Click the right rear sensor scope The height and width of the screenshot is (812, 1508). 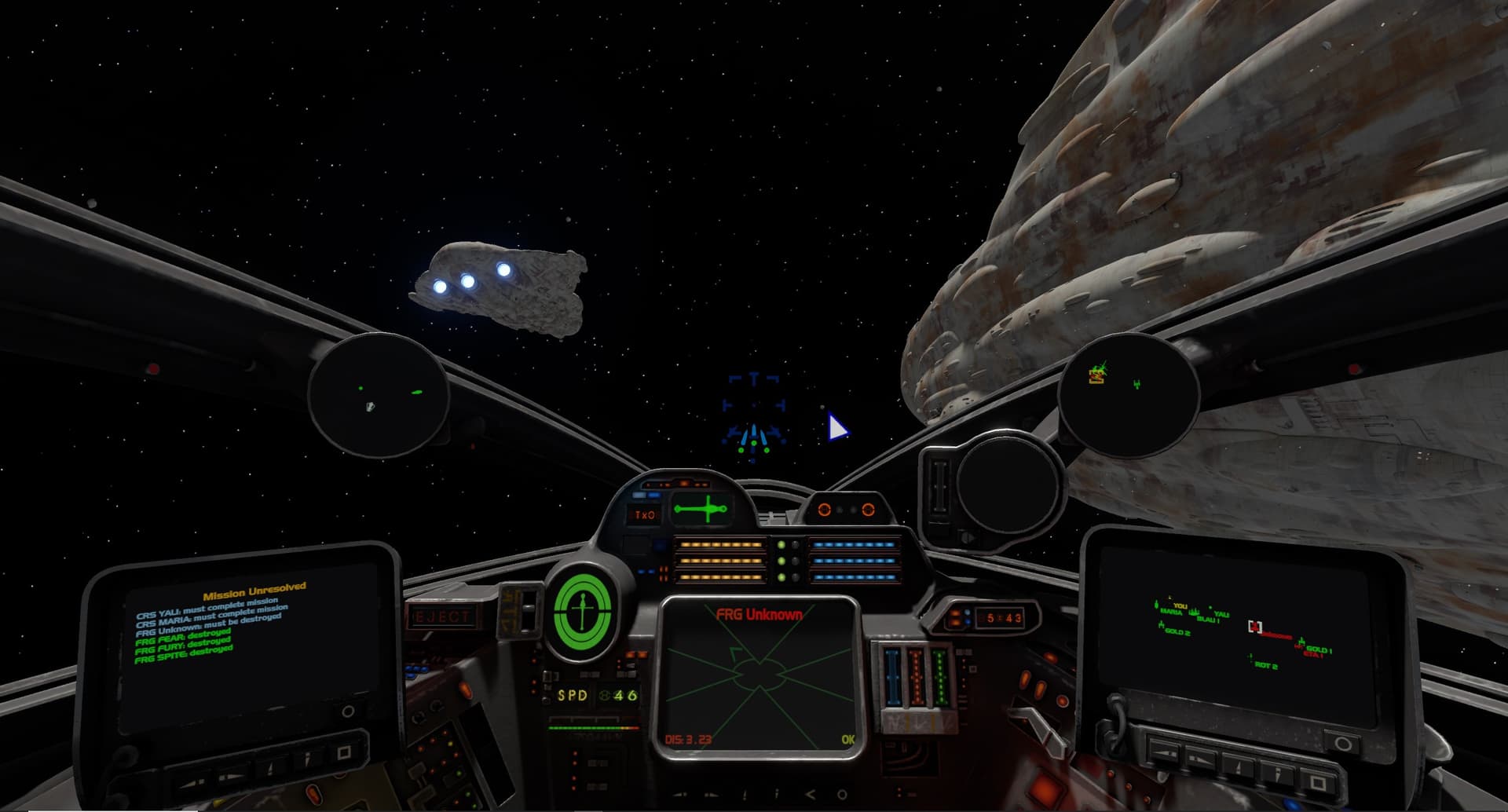[1128, 394]
